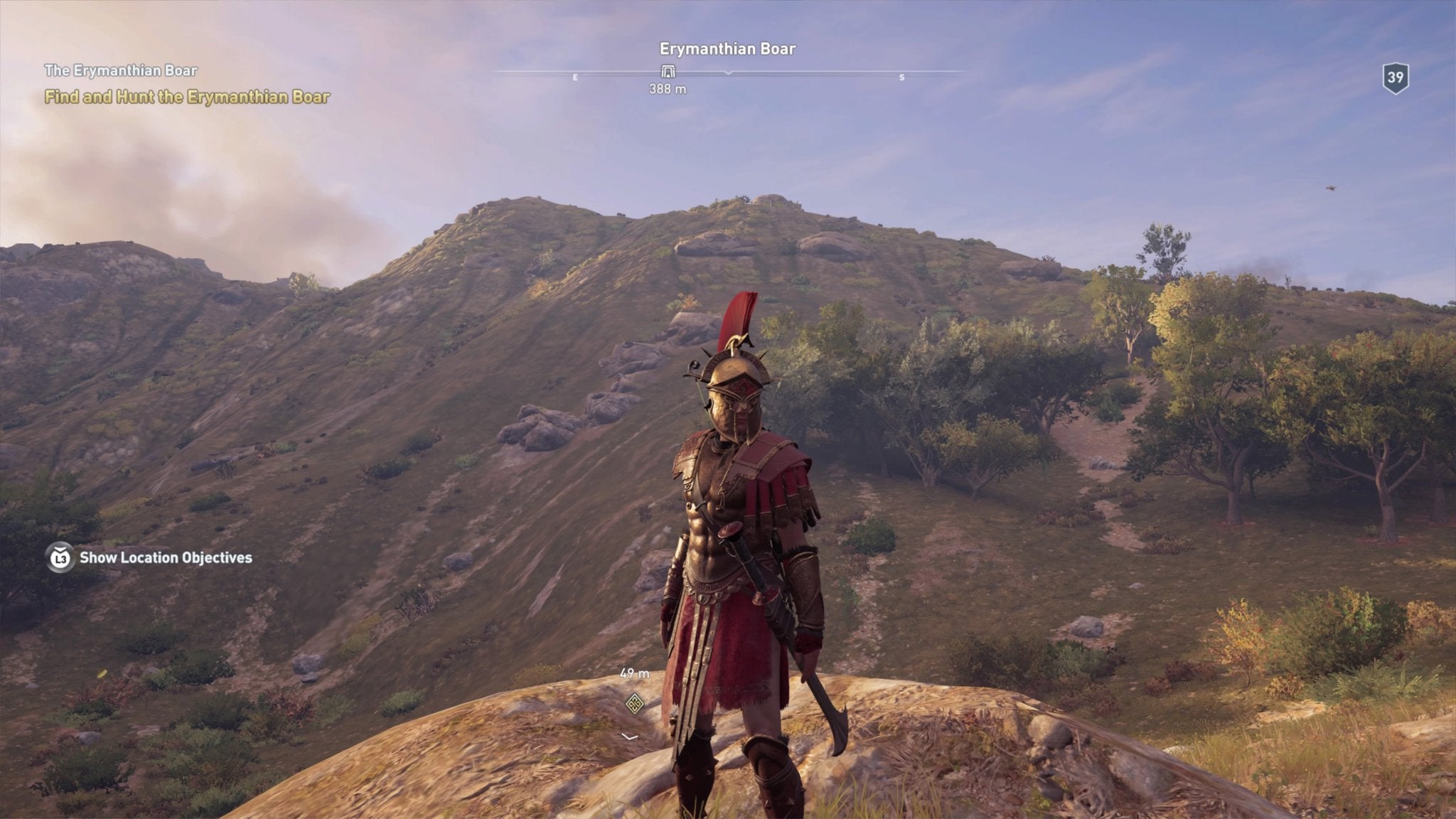
Task: Click the E cardinal letter on the compass
Action: (x=574, y=75)
